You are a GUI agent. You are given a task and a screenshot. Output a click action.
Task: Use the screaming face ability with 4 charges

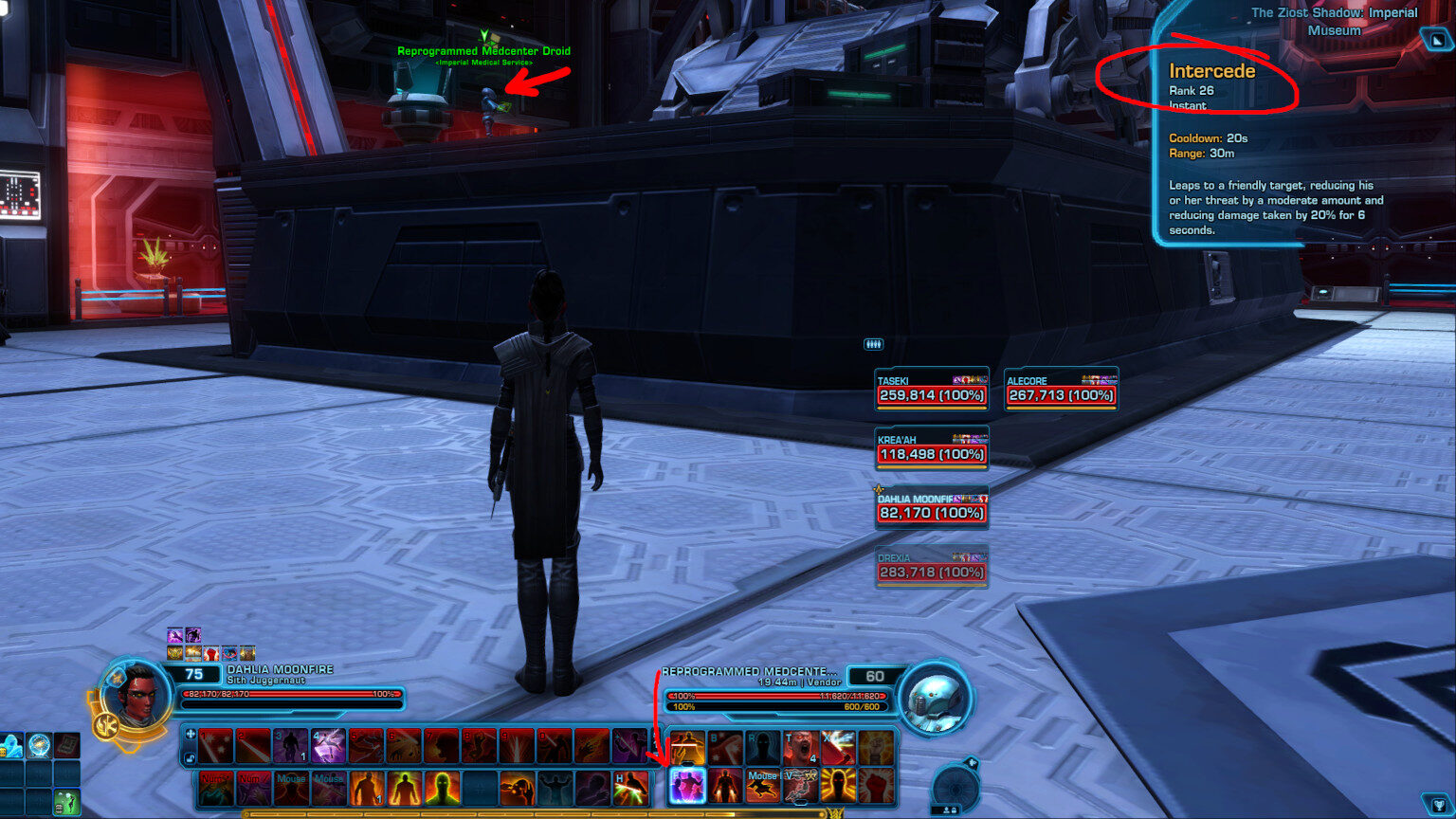[801, 747]
